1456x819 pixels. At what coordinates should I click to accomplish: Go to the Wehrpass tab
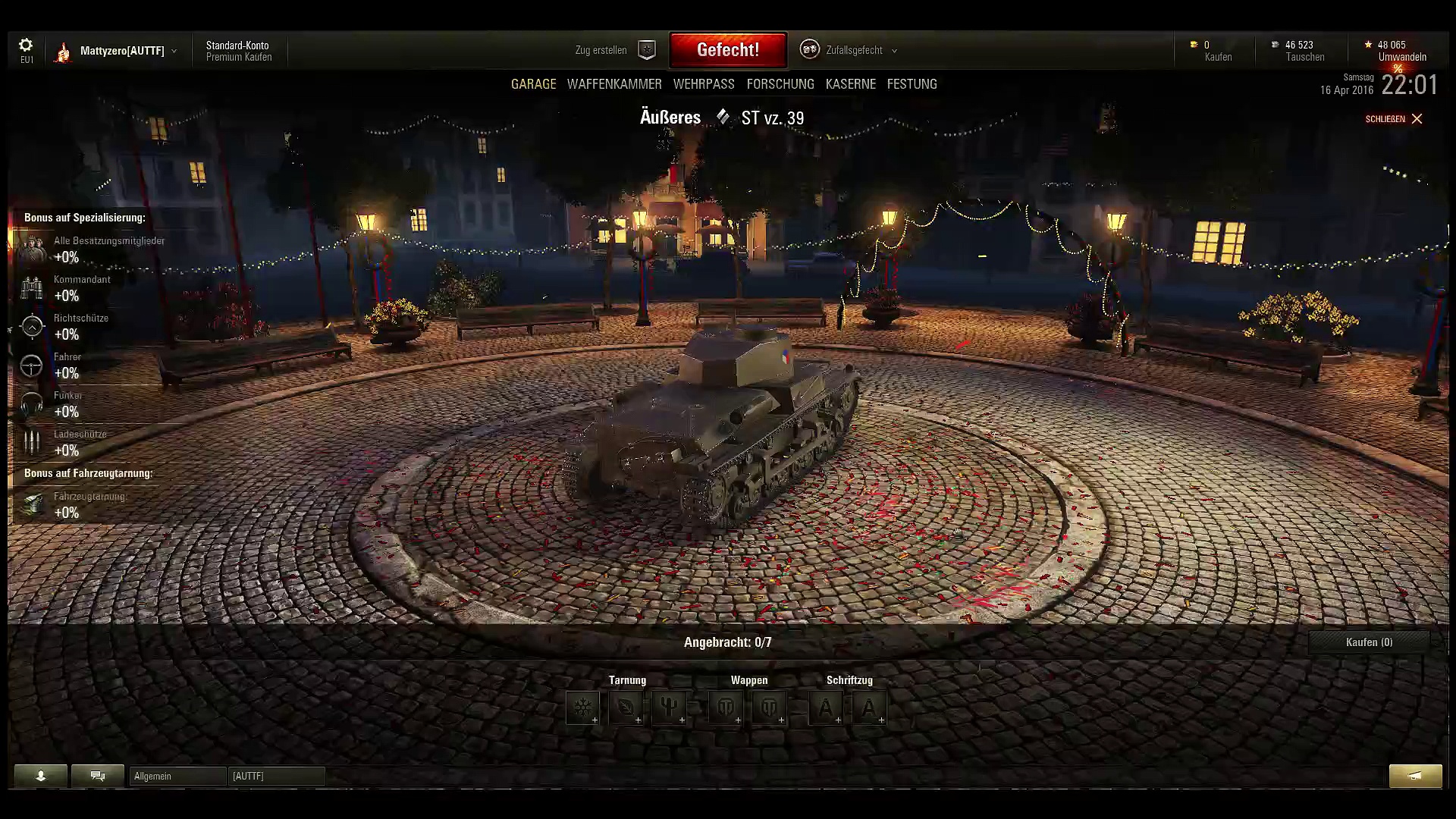pos(704,84)
